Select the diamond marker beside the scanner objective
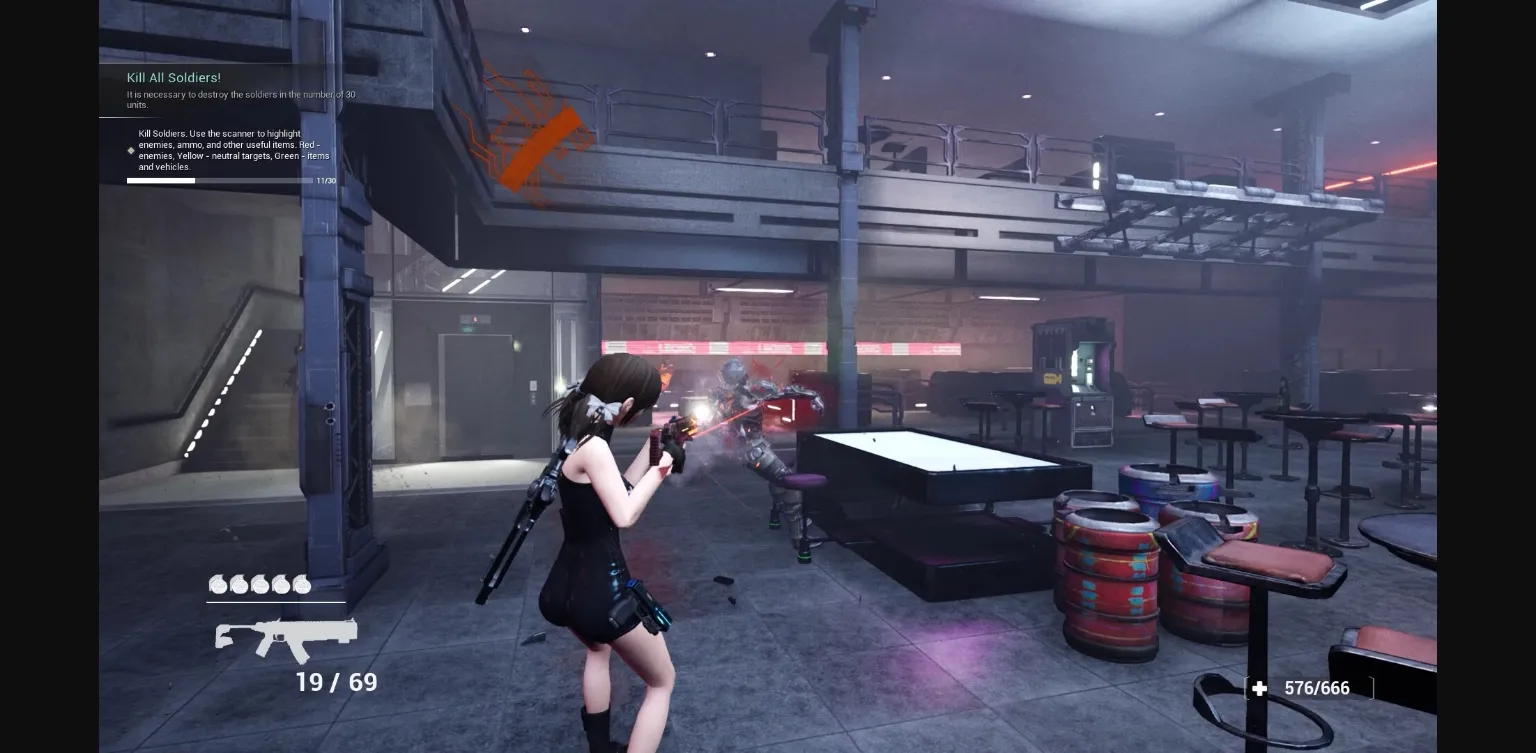The width and height of the screenshot is (1536, 753). click(x=130, y=151)
